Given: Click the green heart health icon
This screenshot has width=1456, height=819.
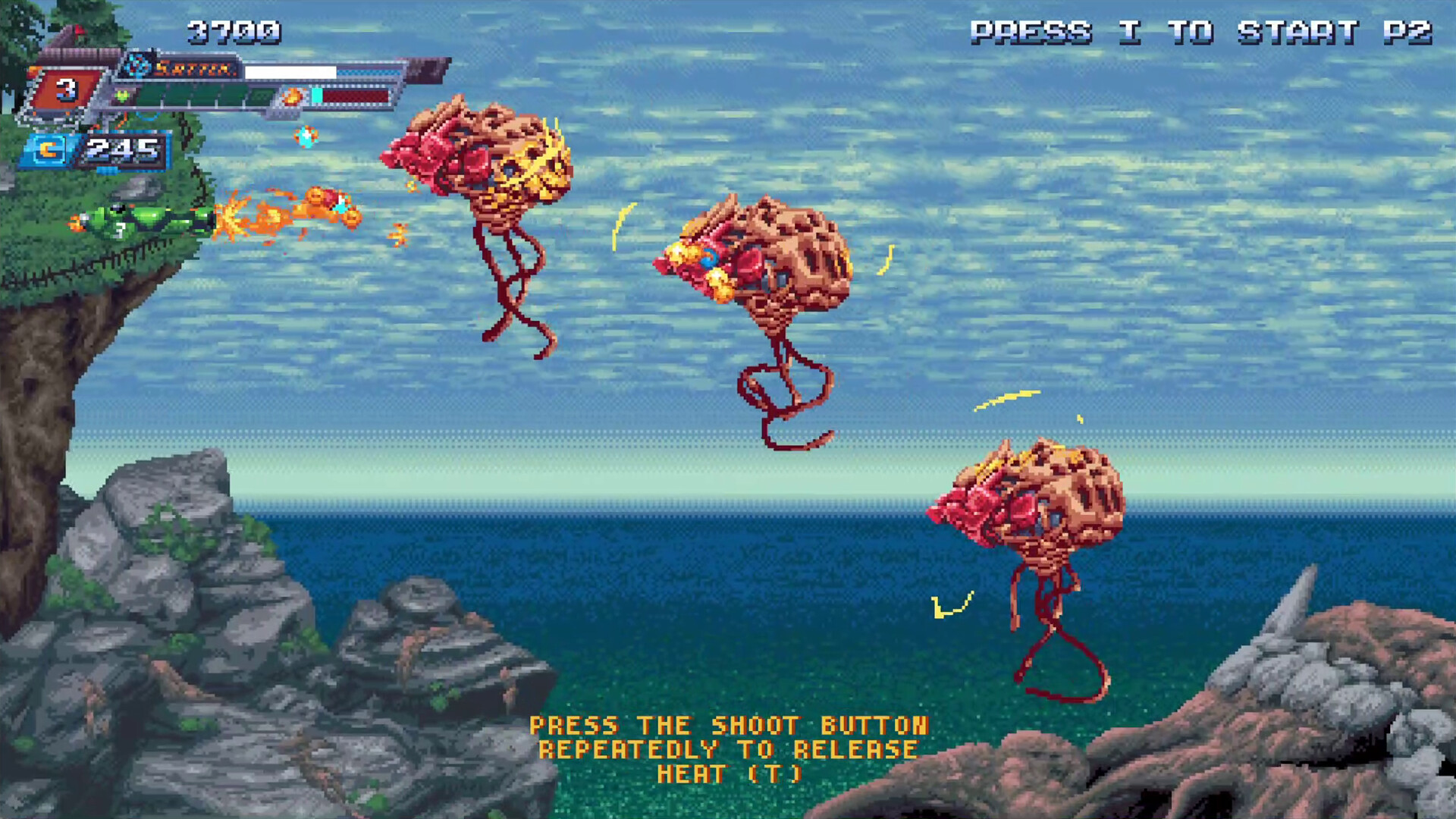Looking at the screenshot, I should click(x=122, y=94).
